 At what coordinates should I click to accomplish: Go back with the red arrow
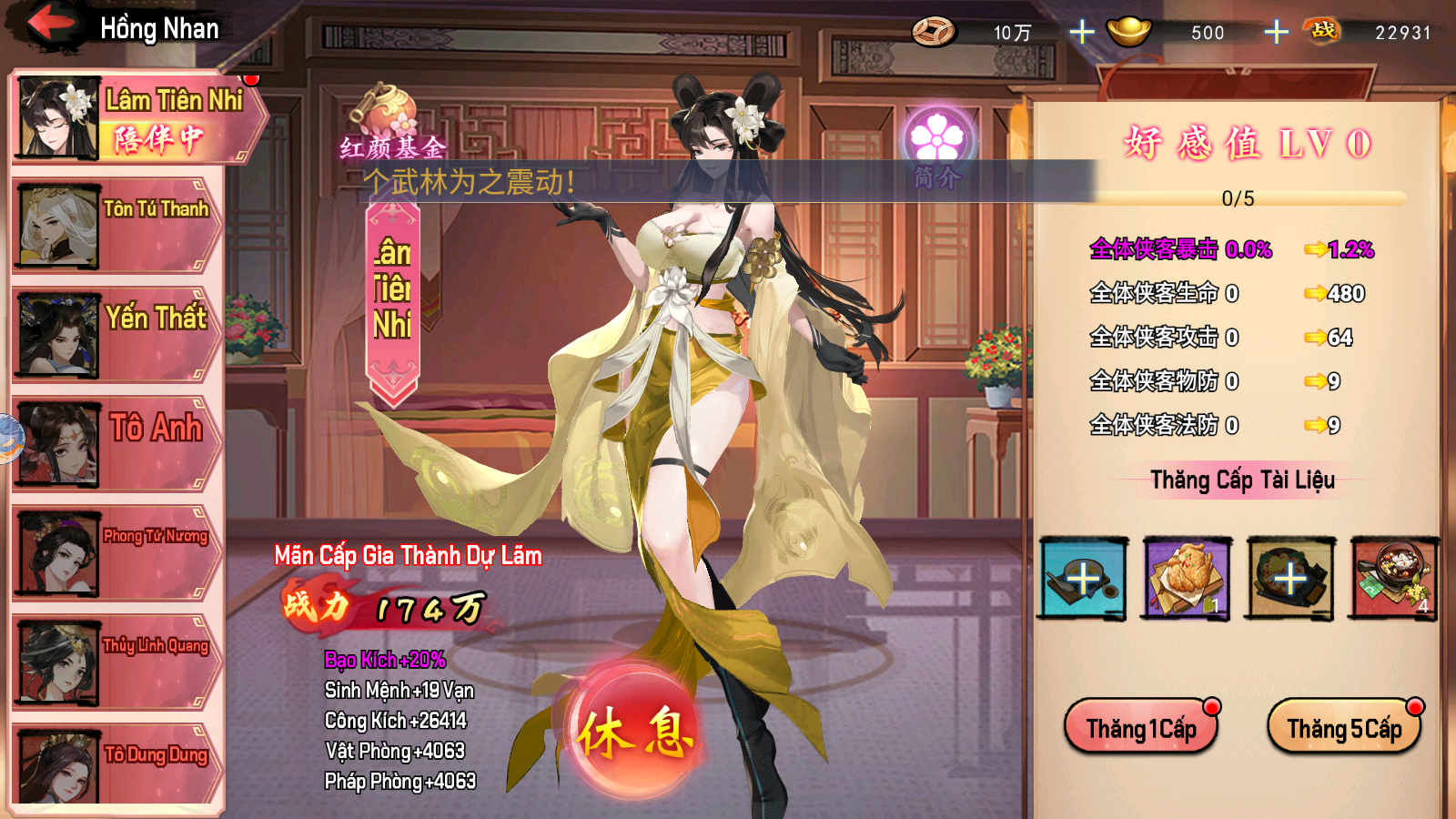coord(50,25)
